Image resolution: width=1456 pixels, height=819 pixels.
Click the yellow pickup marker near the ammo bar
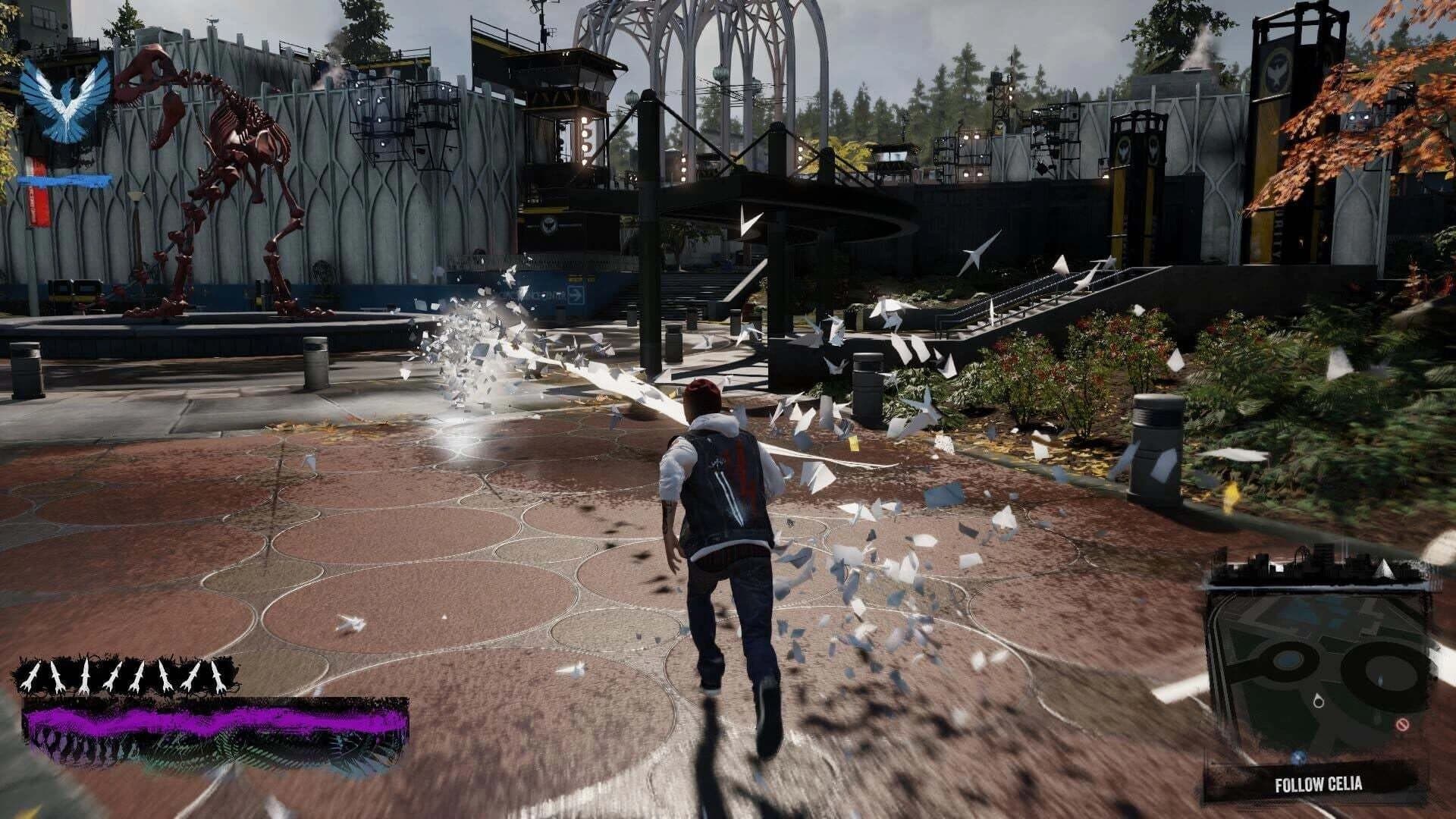30,814
